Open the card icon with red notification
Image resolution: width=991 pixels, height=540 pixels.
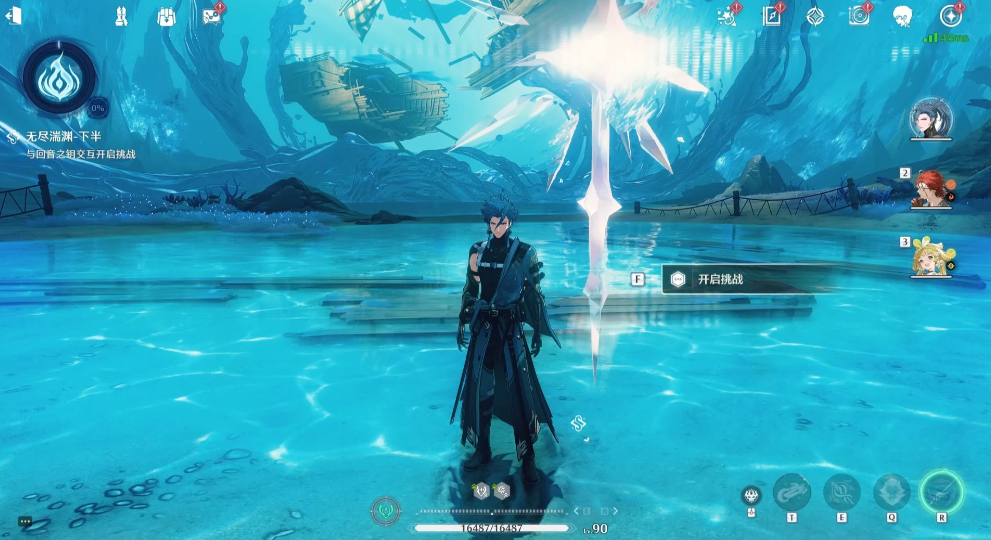pos(211,16)
